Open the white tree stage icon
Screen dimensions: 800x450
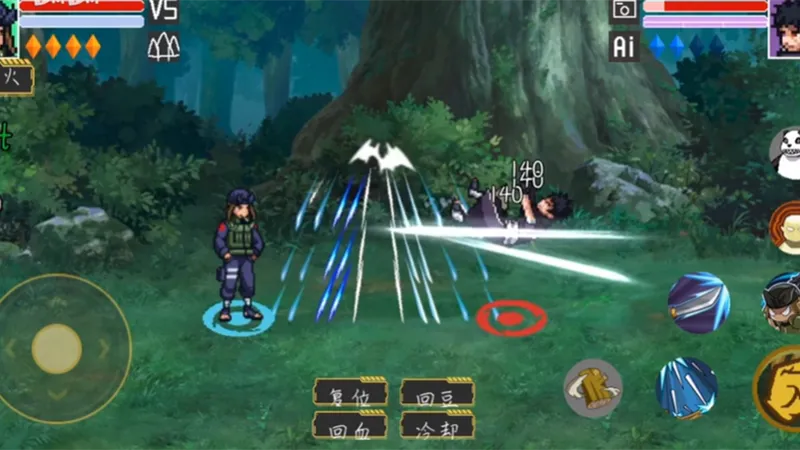point(163,46)
